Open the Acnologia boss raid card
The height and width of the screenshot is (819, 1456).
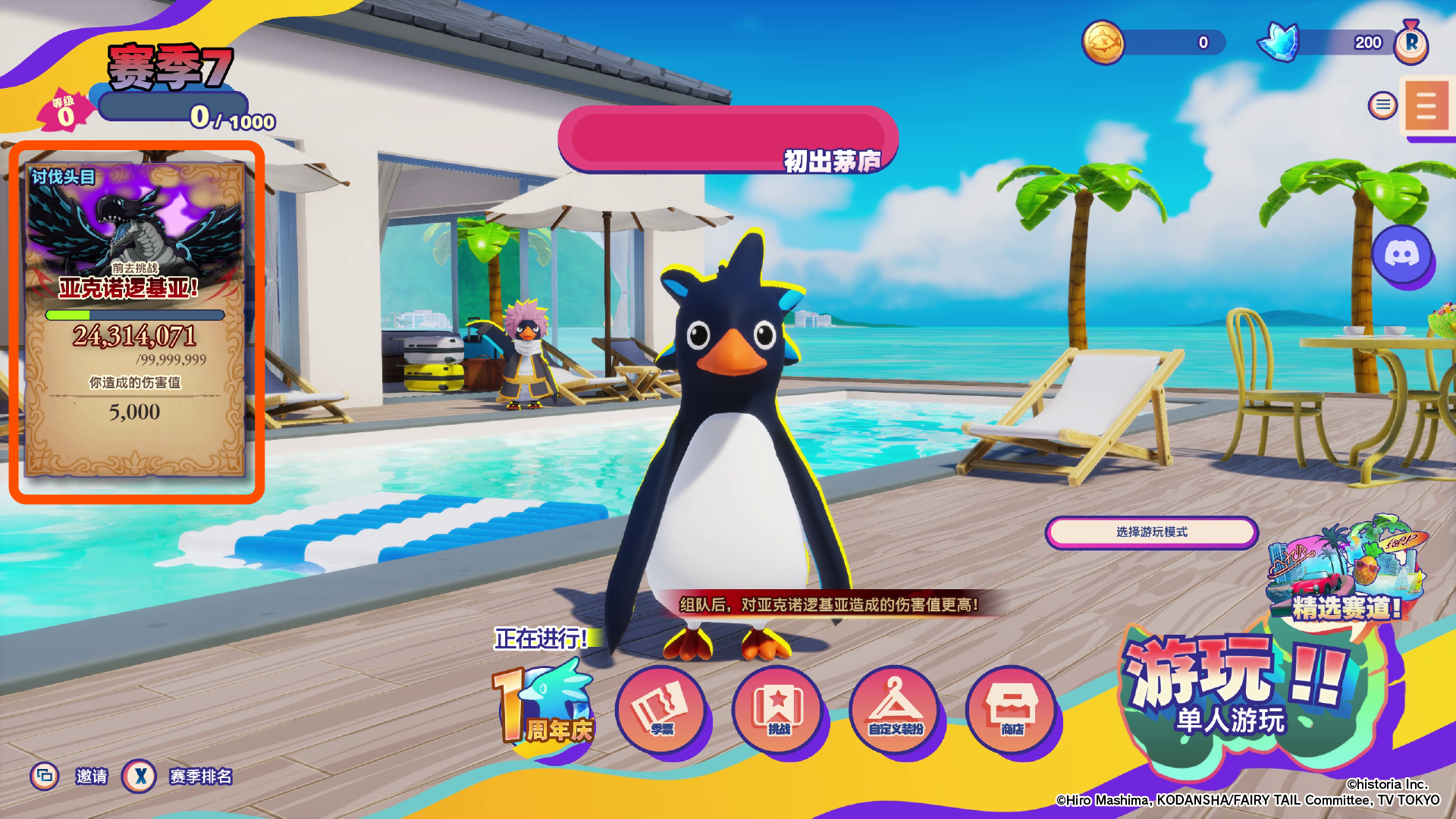(x=136, y=320)
